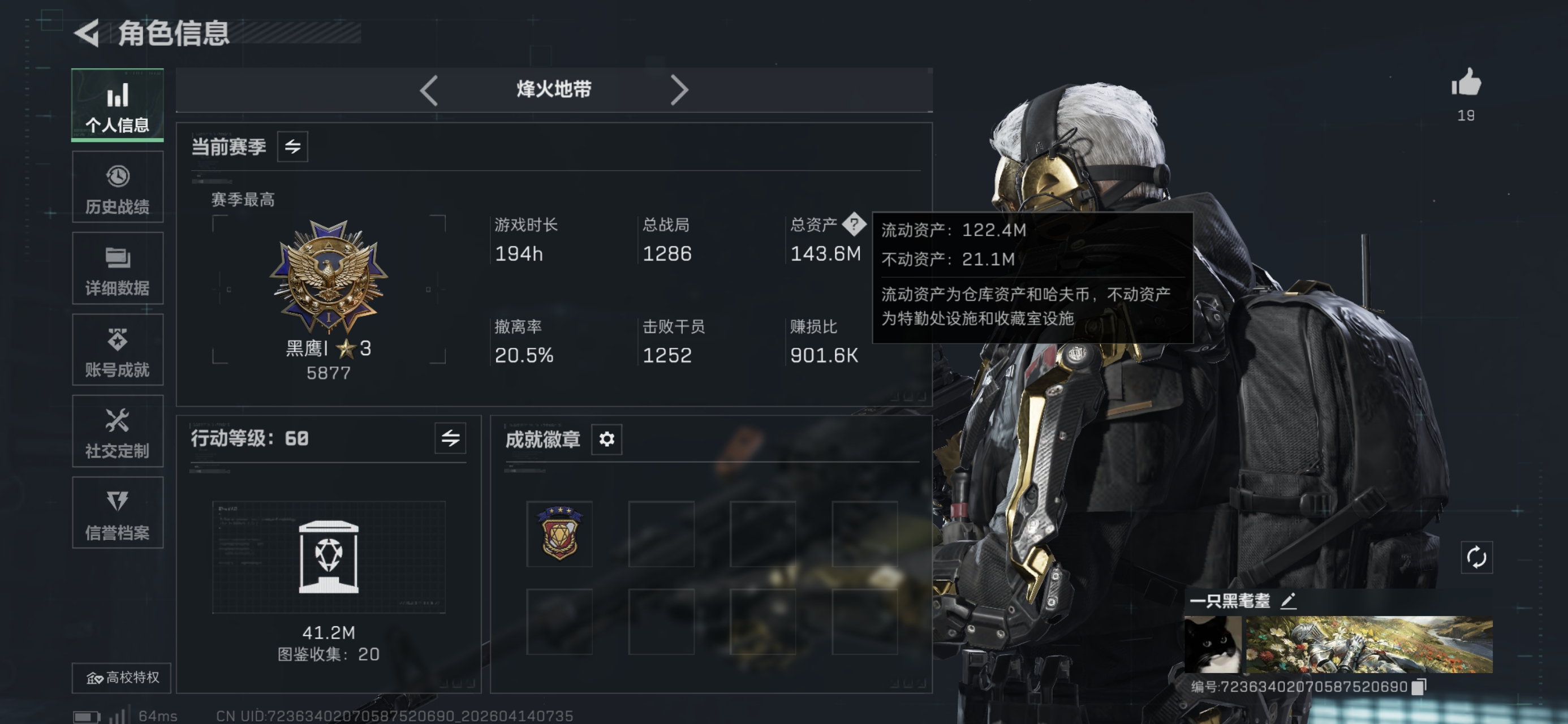Open the 社交定制 panel

[117, 431]
